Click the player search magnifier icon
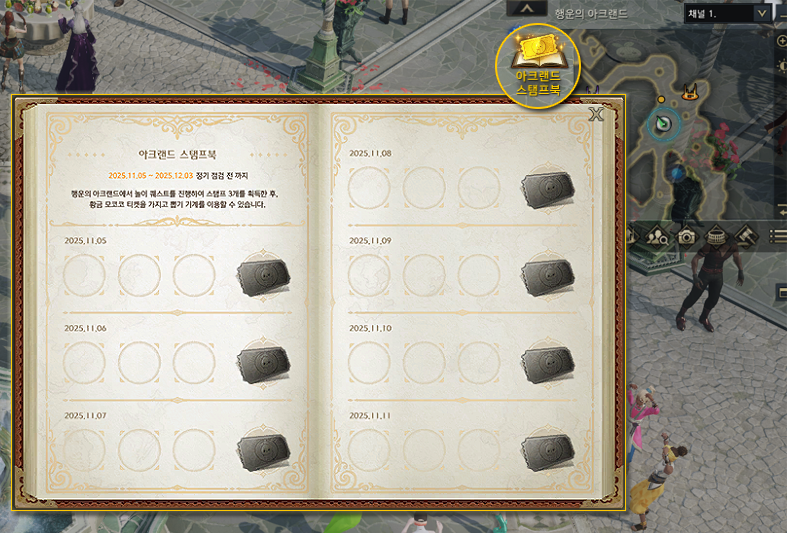The height and width of the screenshot is (533, 787). (x=657, y=237)
